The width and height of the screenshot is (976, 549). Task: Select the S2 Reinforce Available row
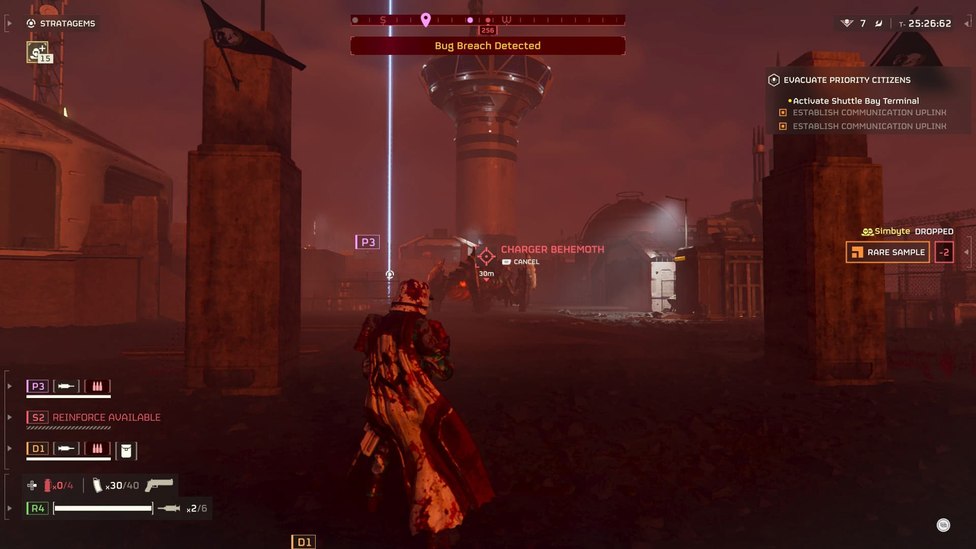coord(94,417)
